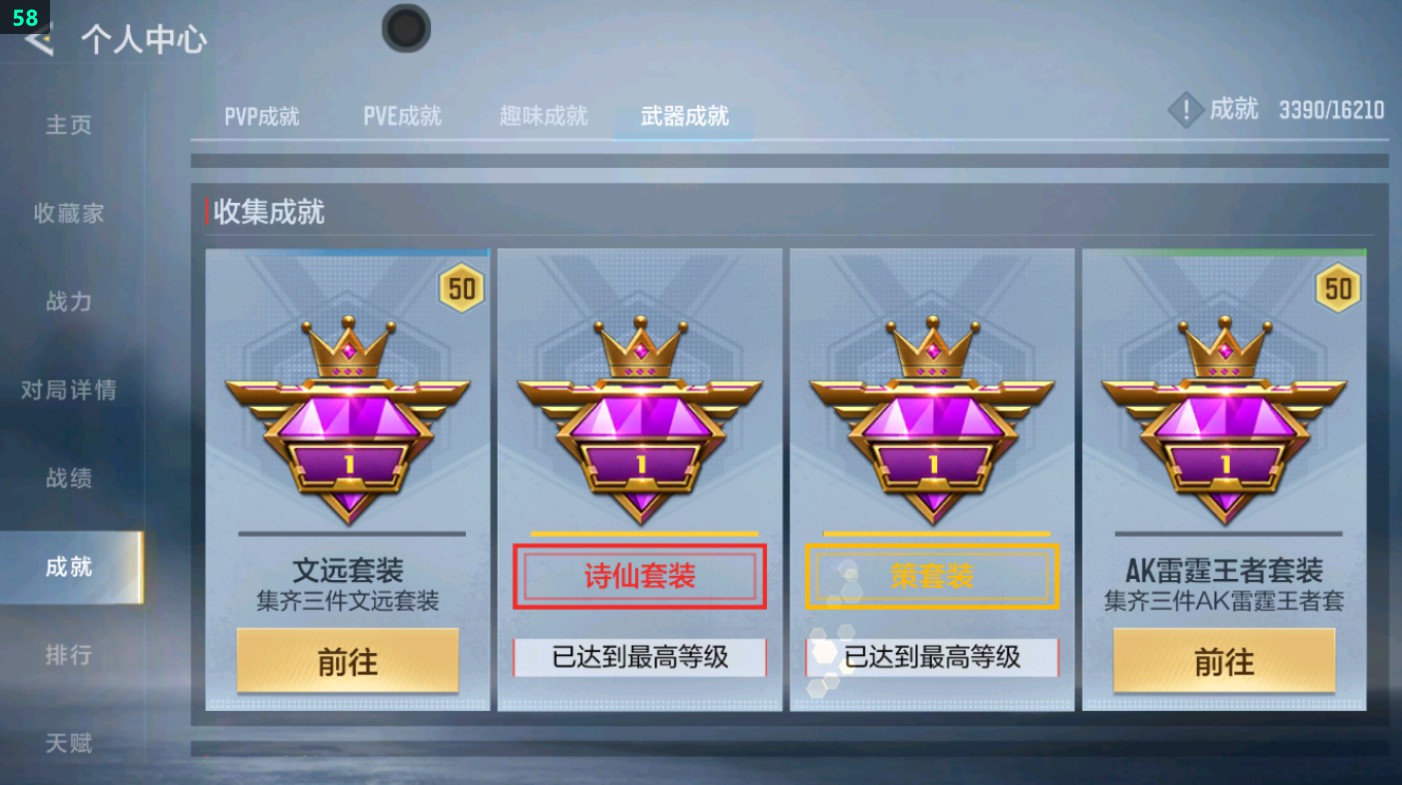Click the 成就 progress counter 3390/16210
This screenshot has width=1402, height=785.
click(x=1330, y=110)
